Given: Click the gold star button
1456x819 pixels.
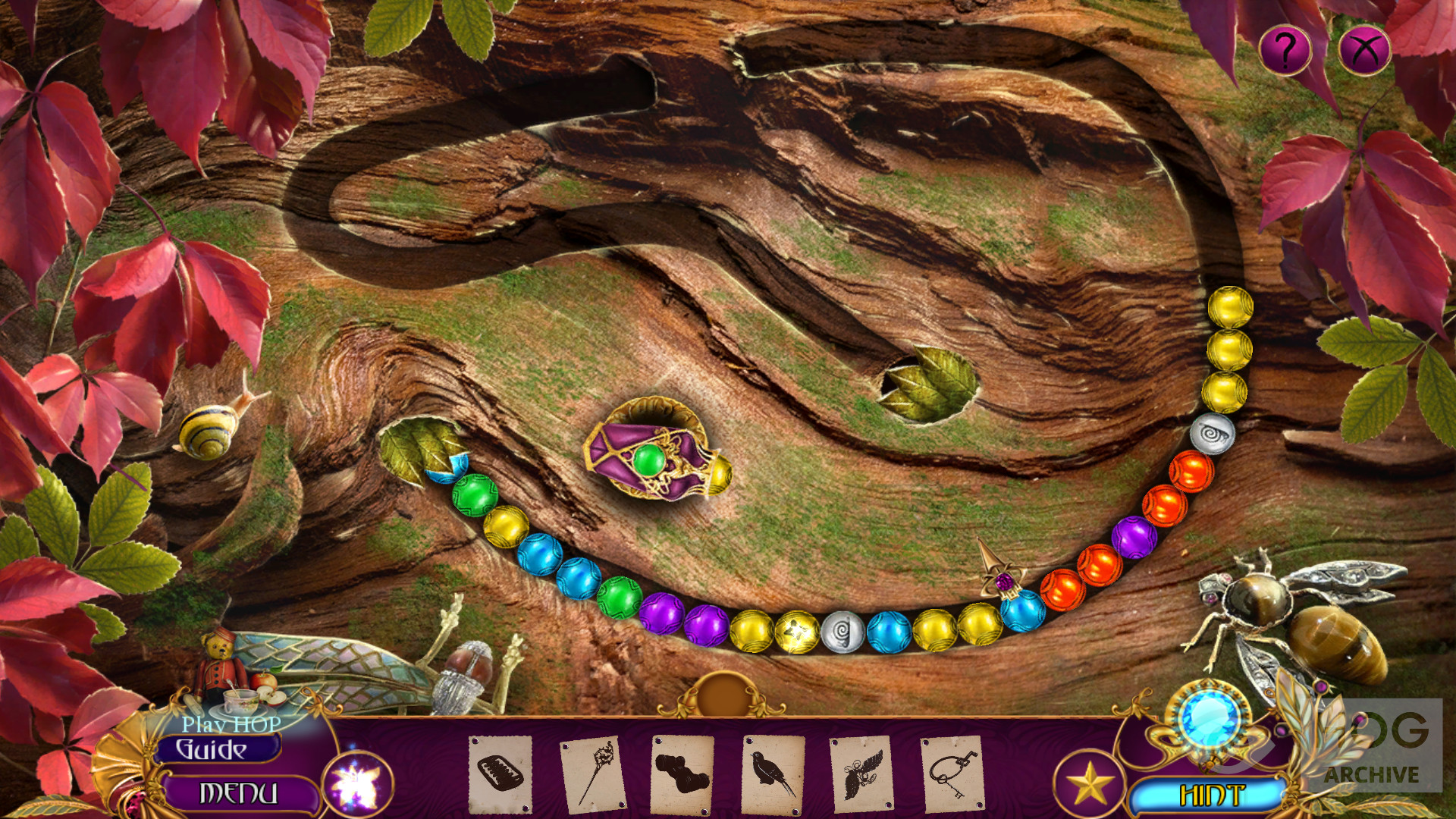Looking at the screenshot, I should coord(1090,783).
